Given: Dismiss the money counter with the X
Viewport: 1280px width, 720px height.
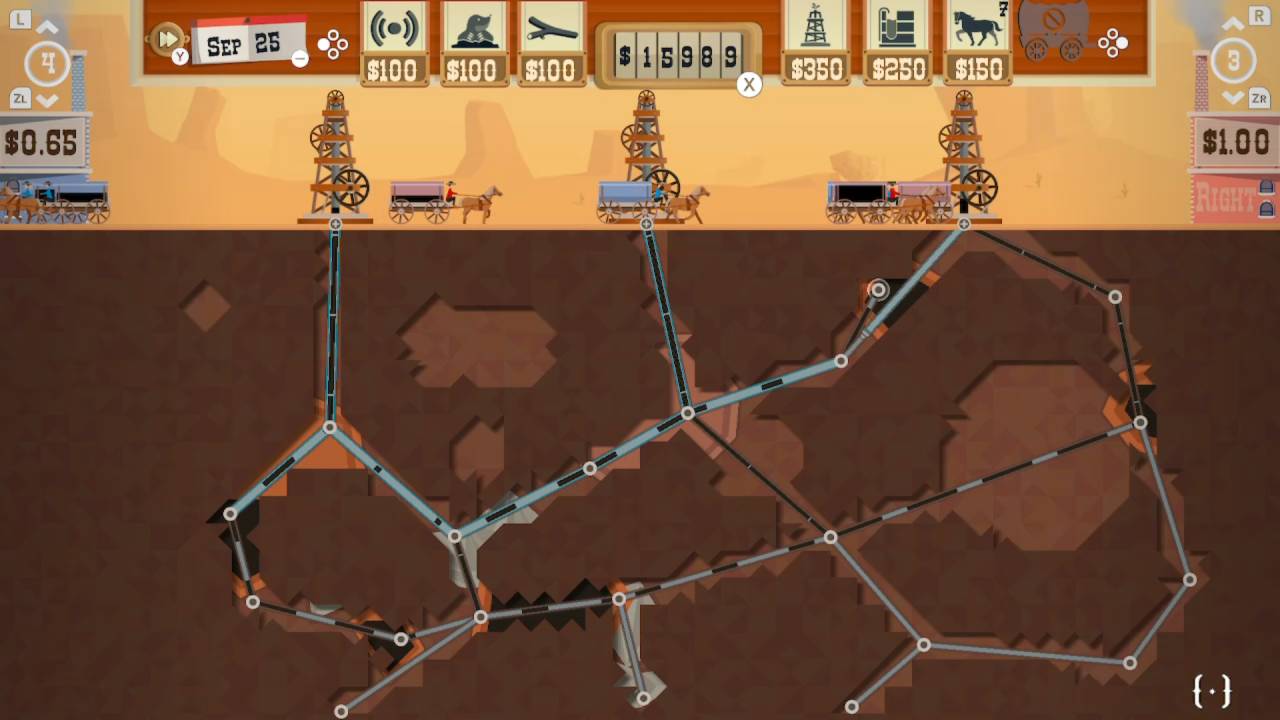Looking at the screenshot, I should [x=749, y=84].
